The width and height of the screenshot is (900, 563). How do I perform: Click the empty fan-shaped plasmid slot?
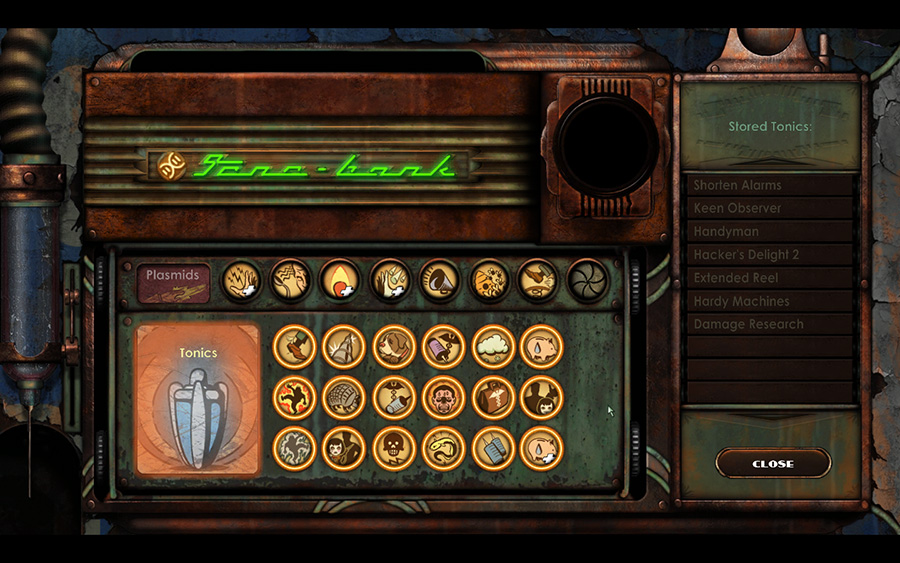click(587, 280)
